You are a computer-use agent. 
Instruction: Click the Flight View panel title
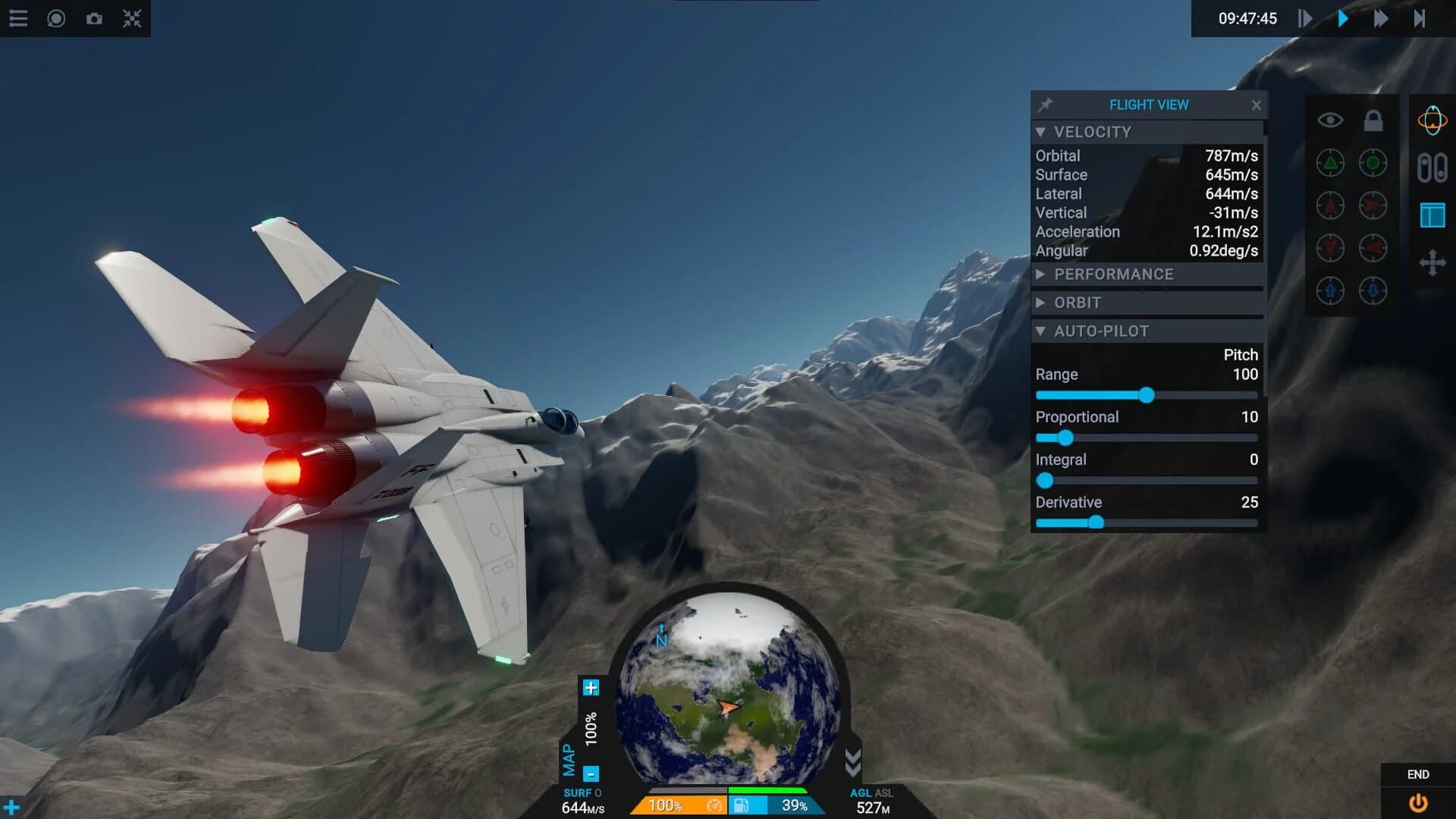(x=1149, y=105)
